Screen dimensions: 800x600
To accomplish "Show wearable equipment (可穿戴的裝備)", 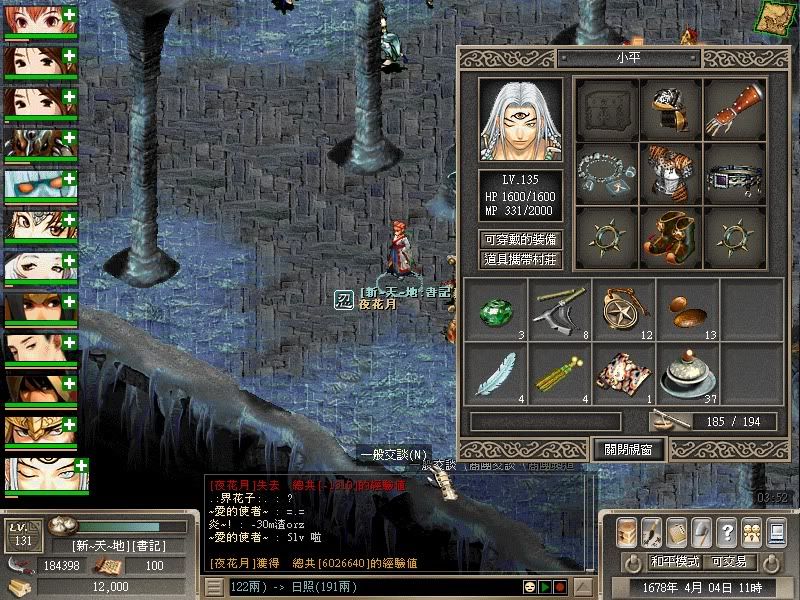I will coord(520,240).
